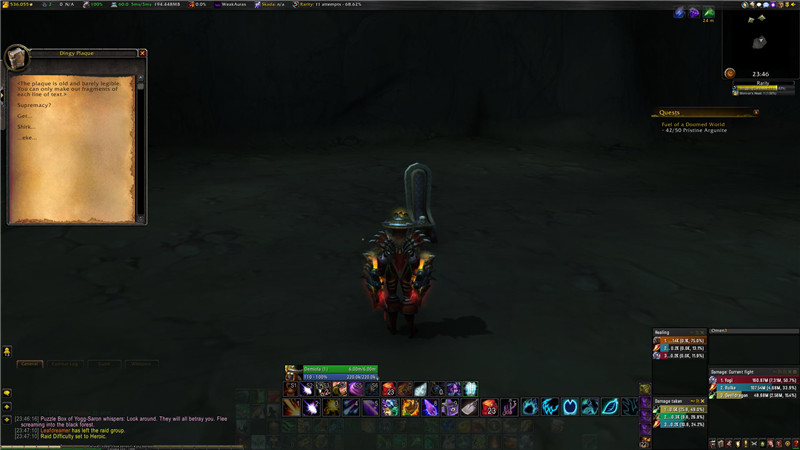The image size is (800, 450).
Task: Click the green buff icon showing 24 m
Action: [x=708, y=13]
